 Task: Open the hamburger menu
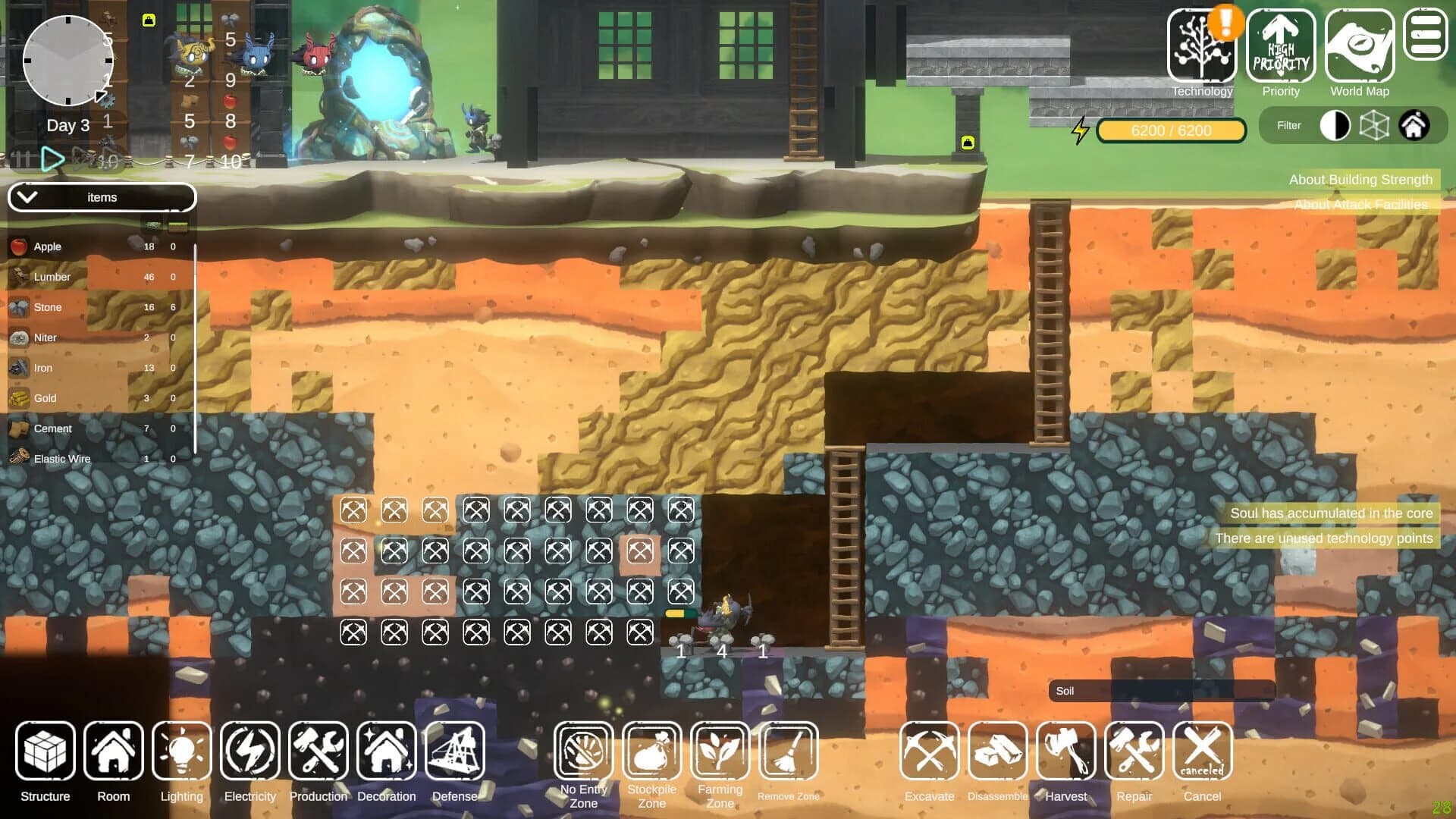(x=1426, y=34)
